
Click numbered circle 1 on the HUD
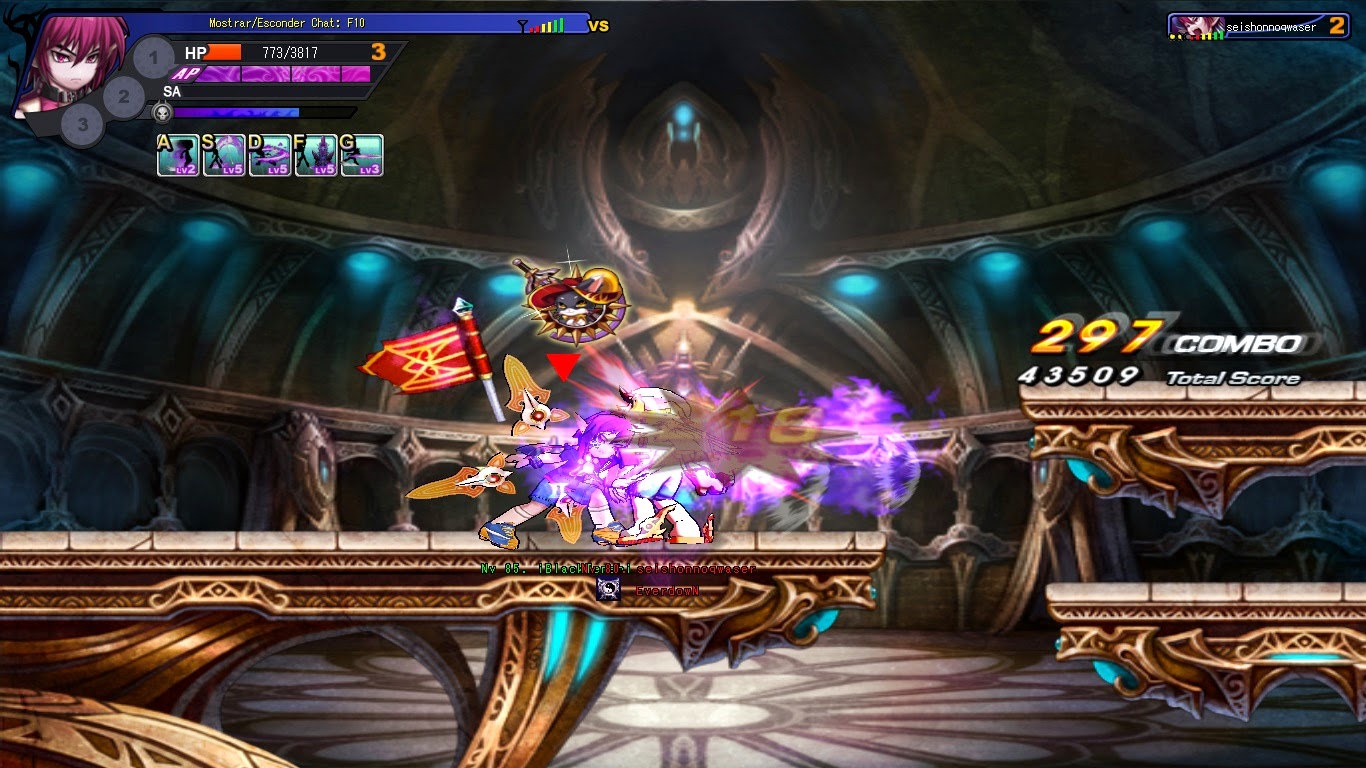152,59
